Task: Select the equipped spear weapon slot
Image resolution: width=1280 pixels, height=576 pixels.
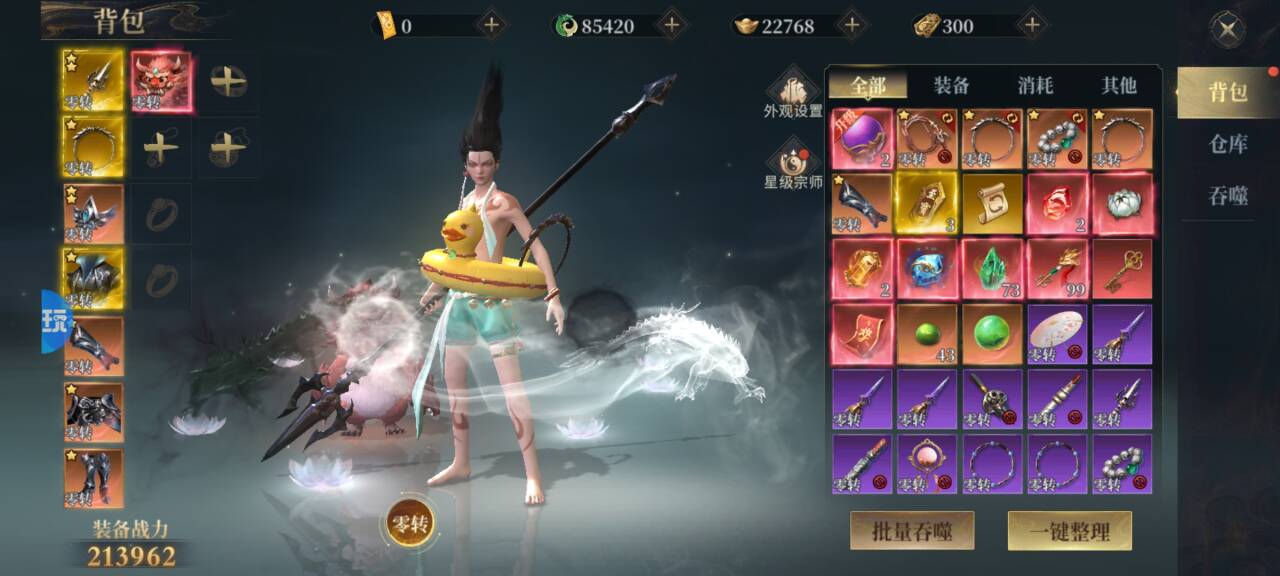Action: click(x=93, y=81)
